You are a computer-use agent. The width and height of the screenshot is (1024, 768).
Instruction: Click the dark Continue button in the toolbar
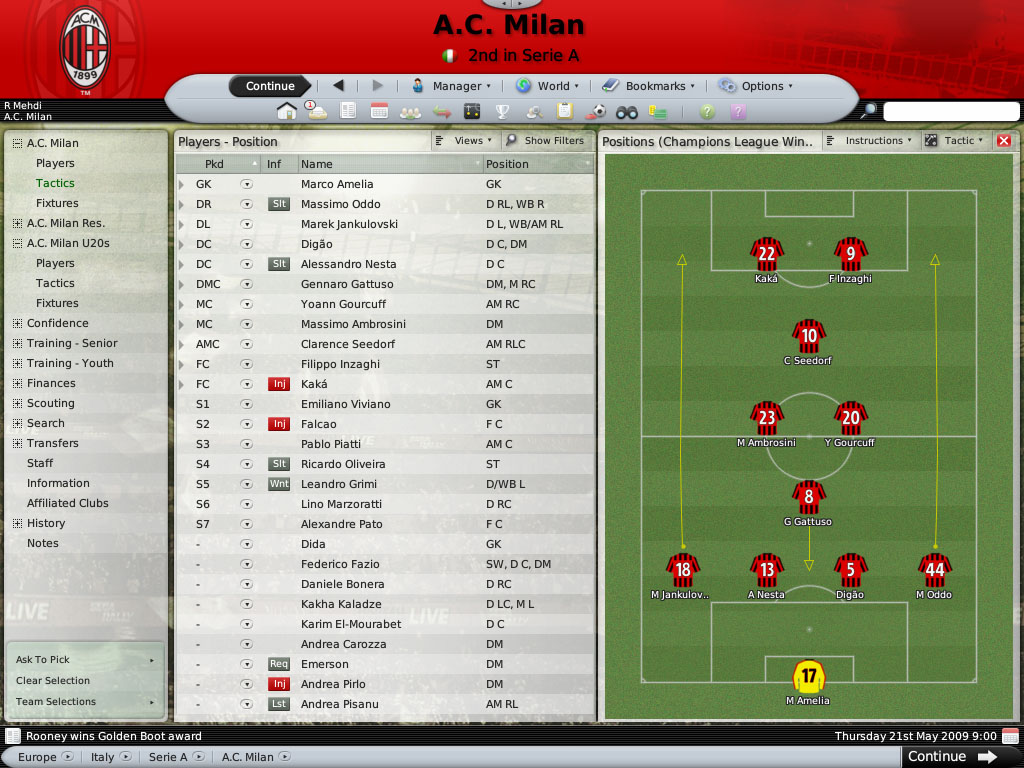click(270, 86)
